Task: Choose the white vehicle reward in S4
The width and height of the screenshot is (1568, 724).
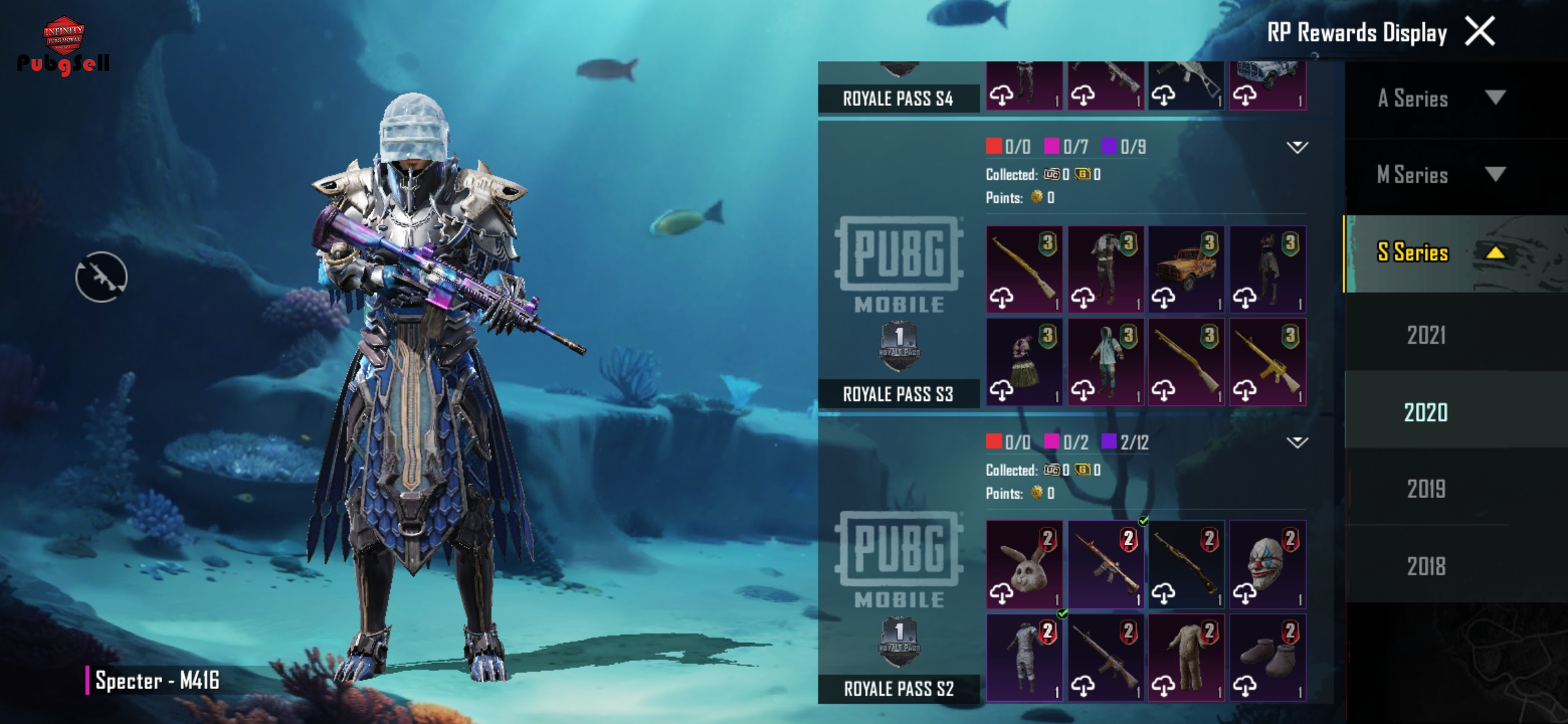Action: point(1267,85)
